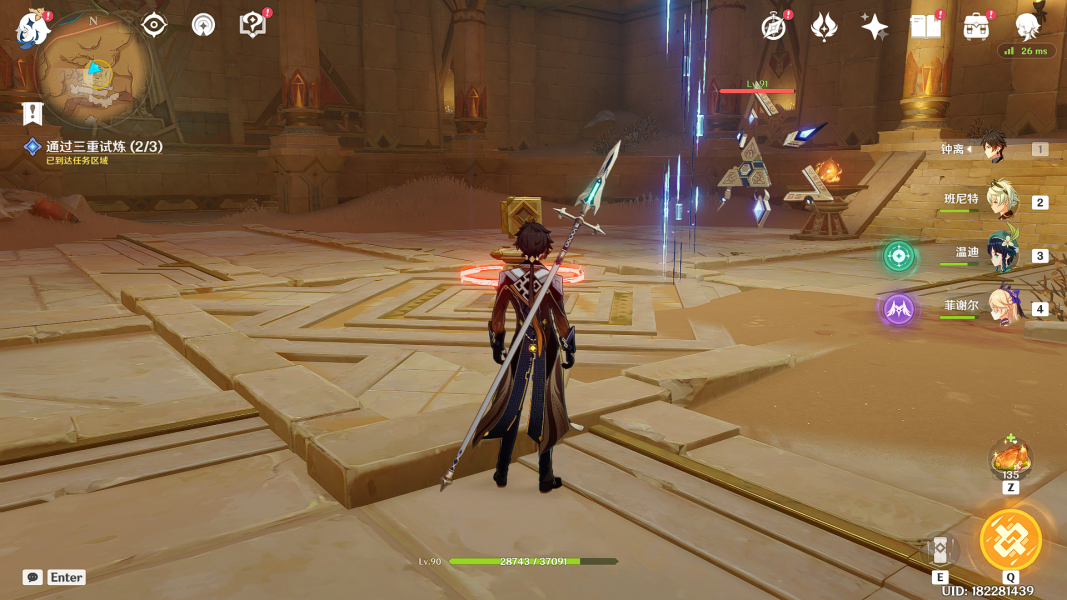Click the book icon with question mark
The height and width of the screenshot is (600, 1067).
point(254,25)
